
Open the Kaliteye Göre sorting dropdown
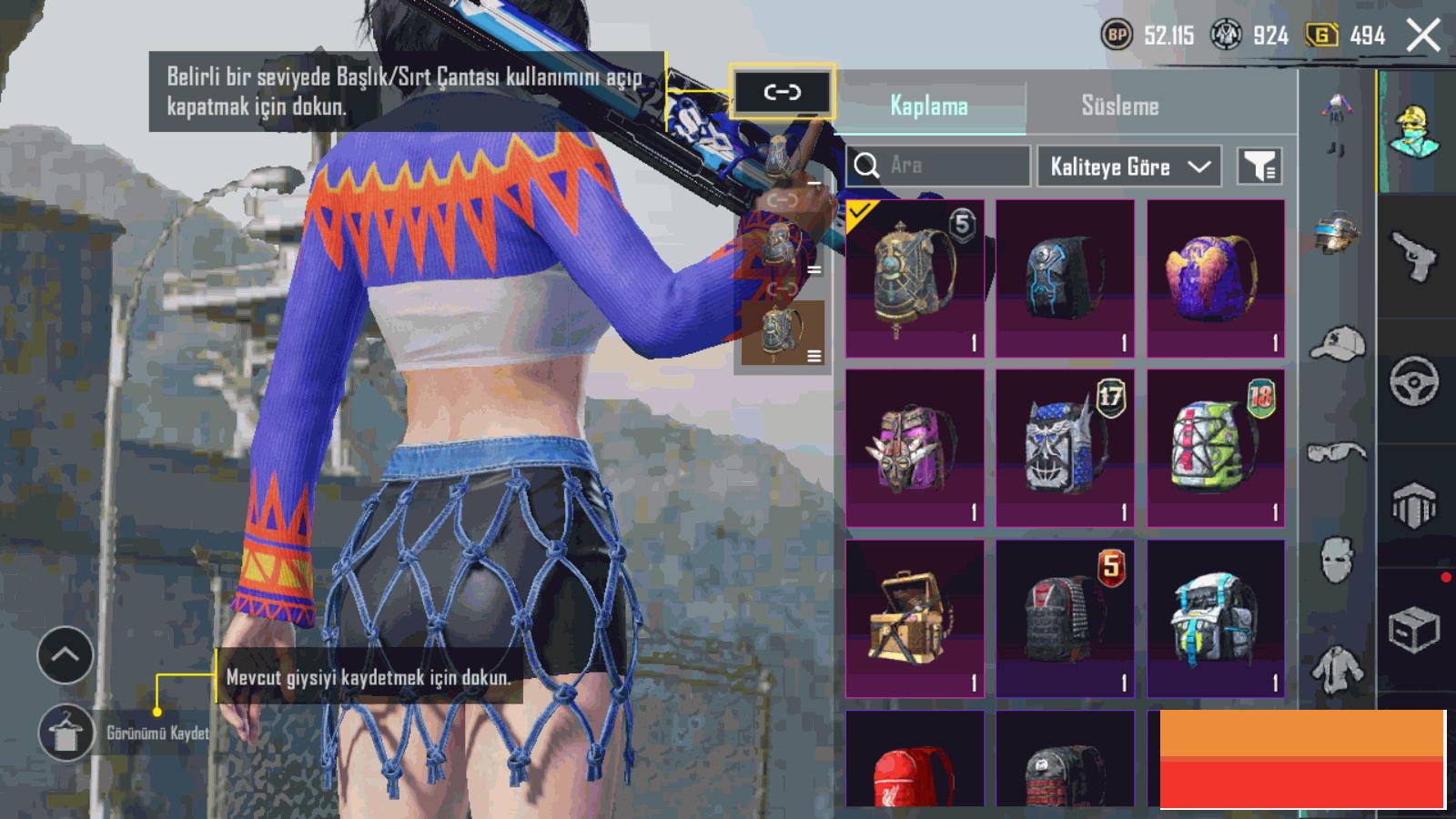click(1128, 167)
